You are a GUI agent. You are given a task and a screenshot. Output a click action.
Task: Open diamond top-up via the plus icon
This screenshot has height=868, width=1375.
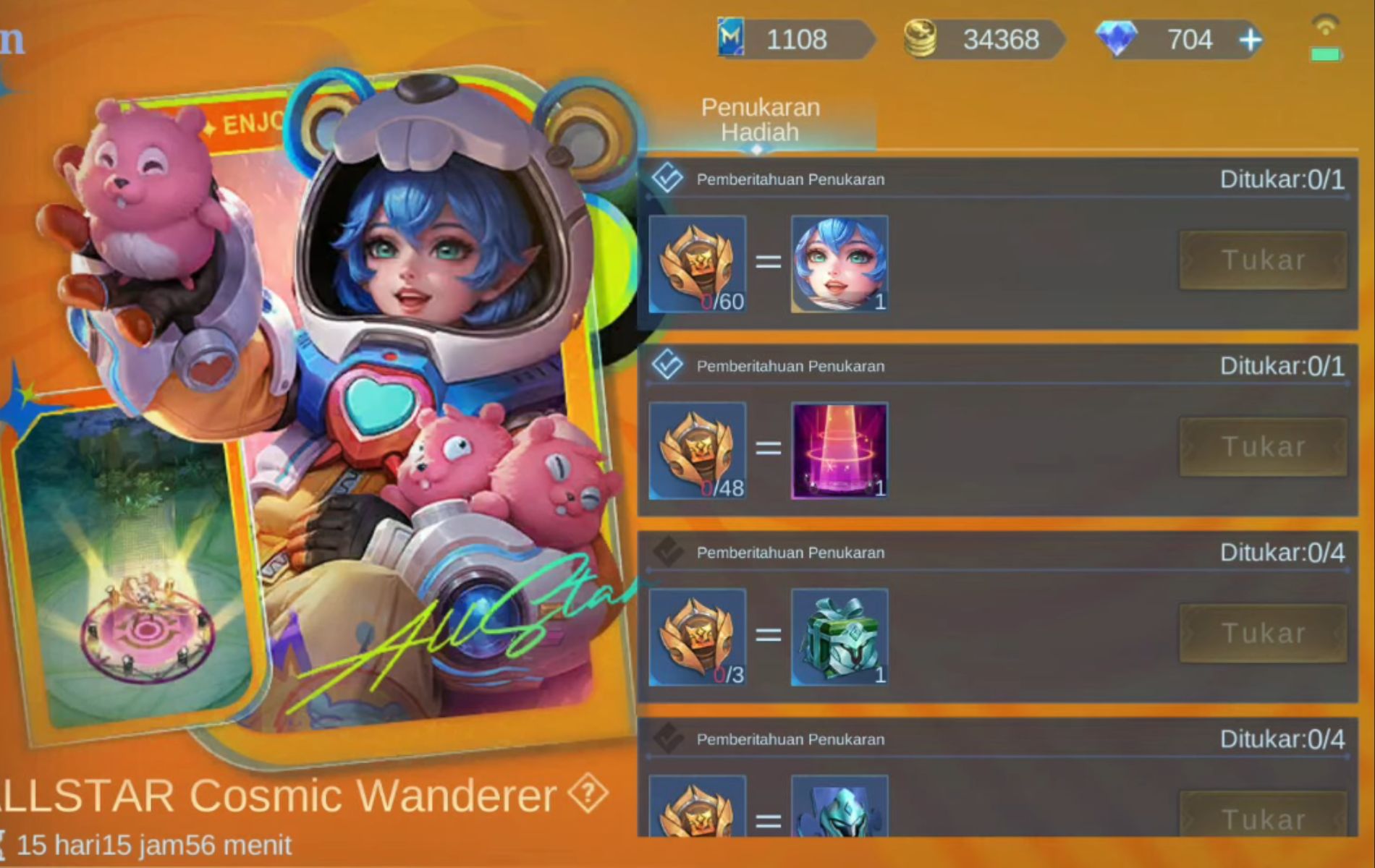(x=1251, y=41)
